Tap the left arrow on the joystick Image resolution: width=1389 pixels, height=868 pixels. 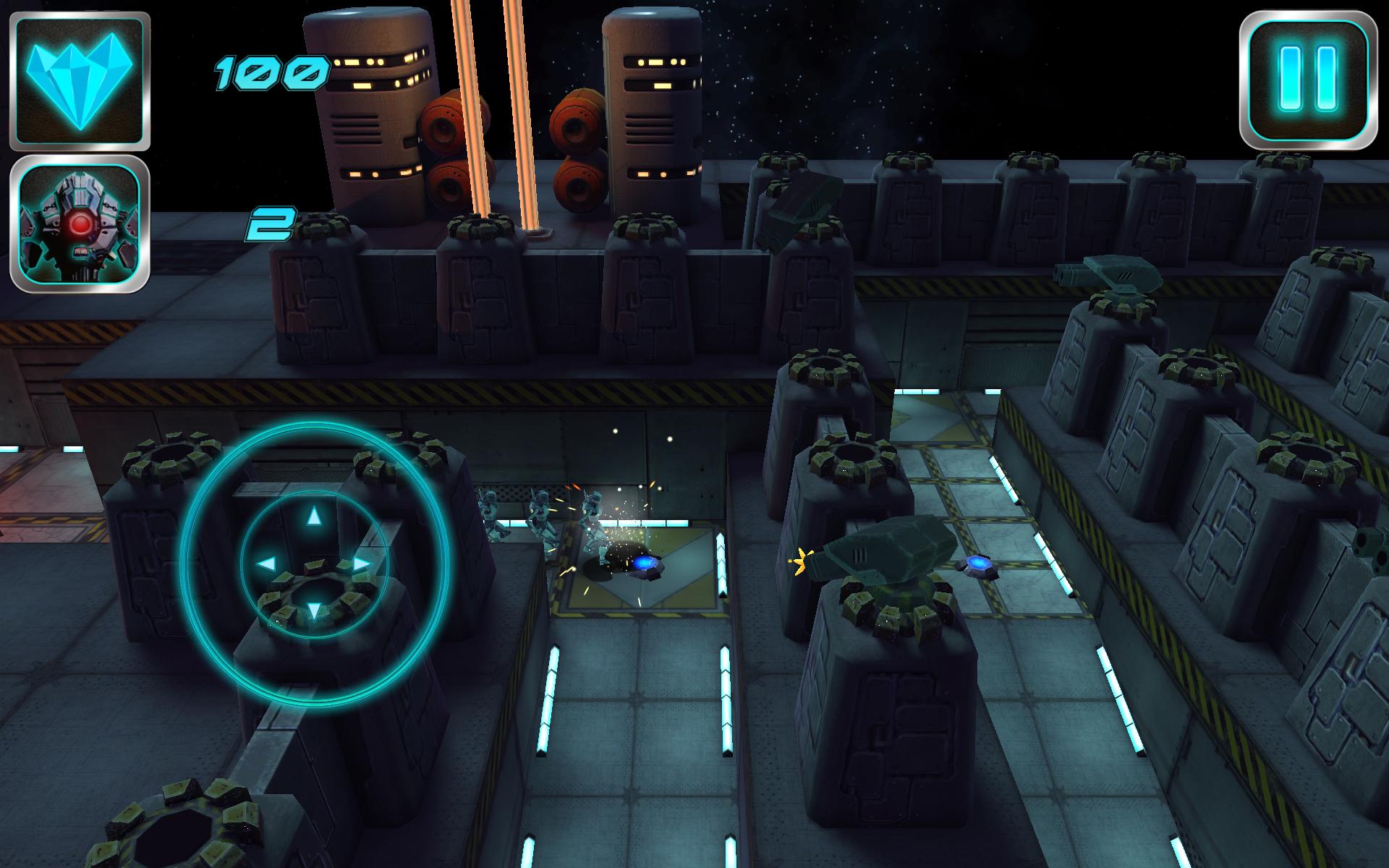pos(266,564)
